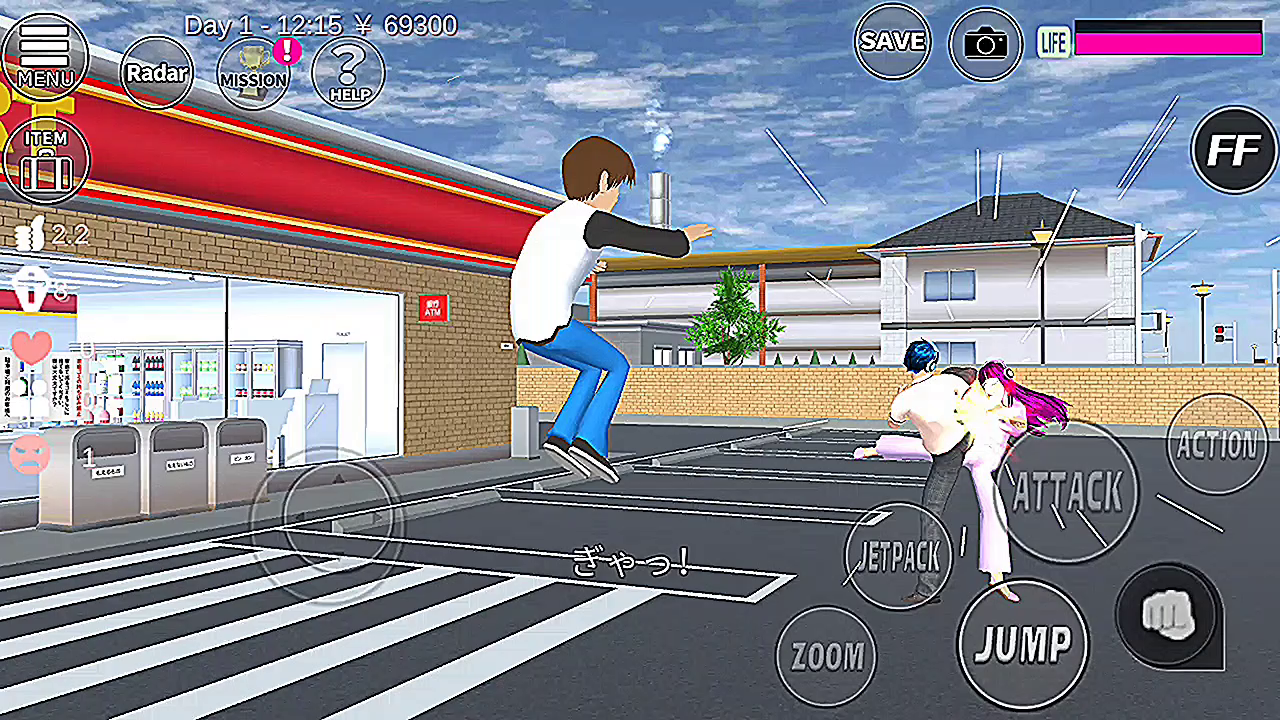Open the ITEM bag
1280x720 pixels.
tap(46, 159)
